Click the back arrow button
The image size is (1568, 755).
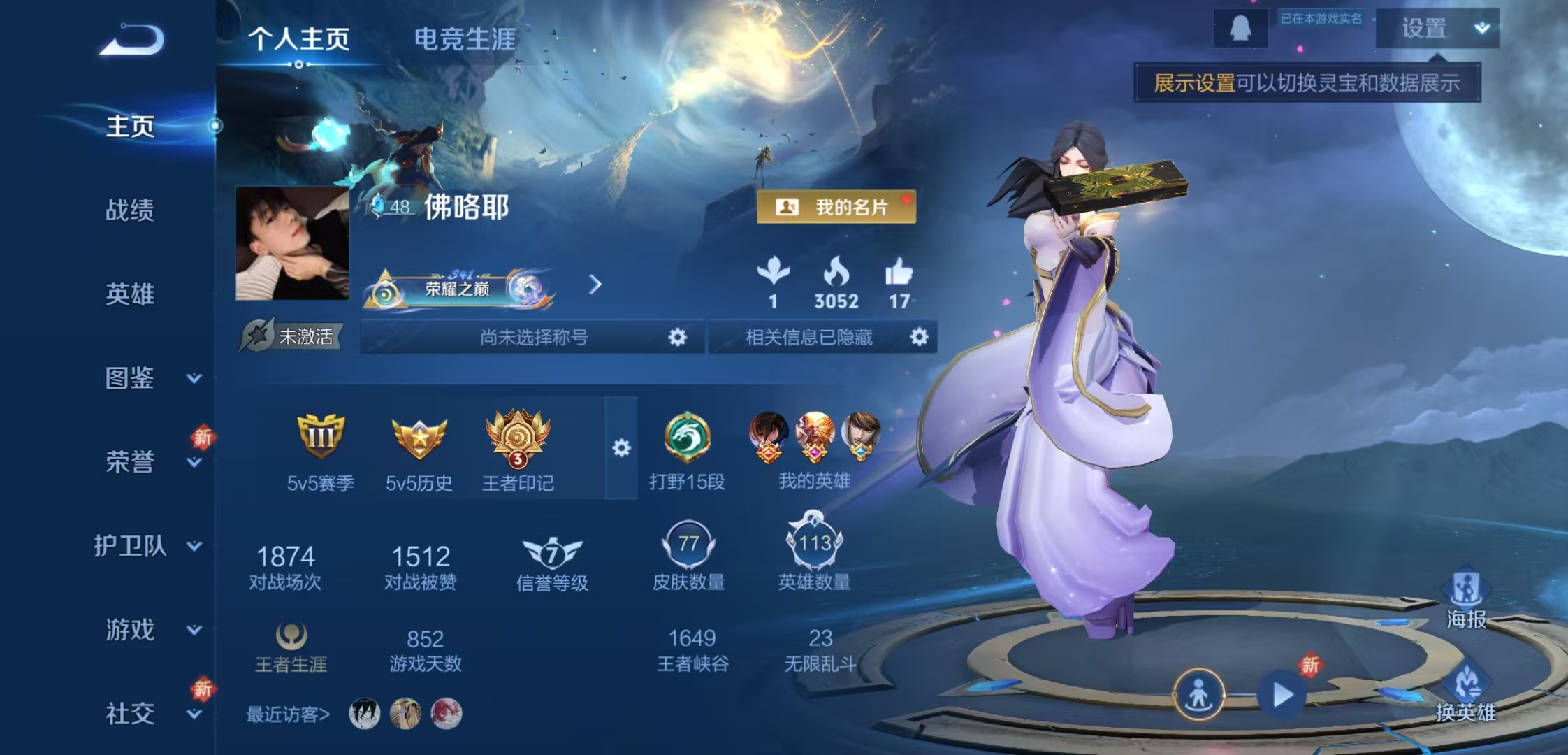[133, 39]
